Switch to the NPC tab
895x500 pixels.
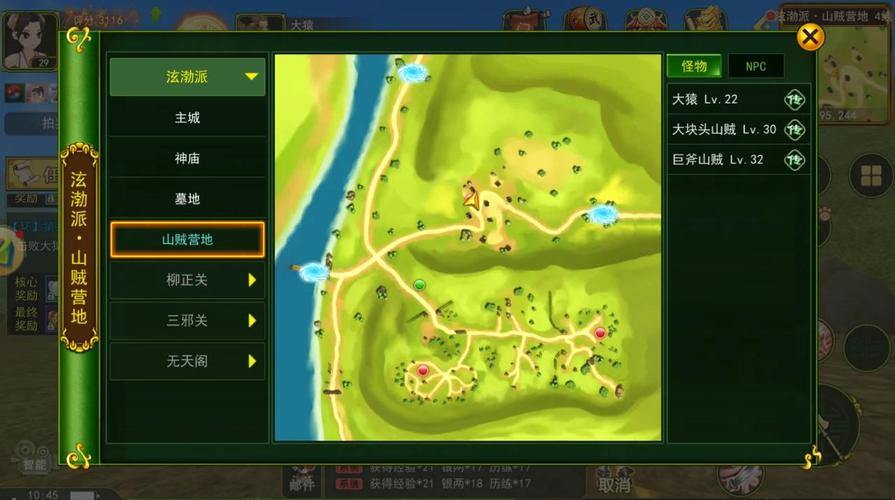[755, 66]
